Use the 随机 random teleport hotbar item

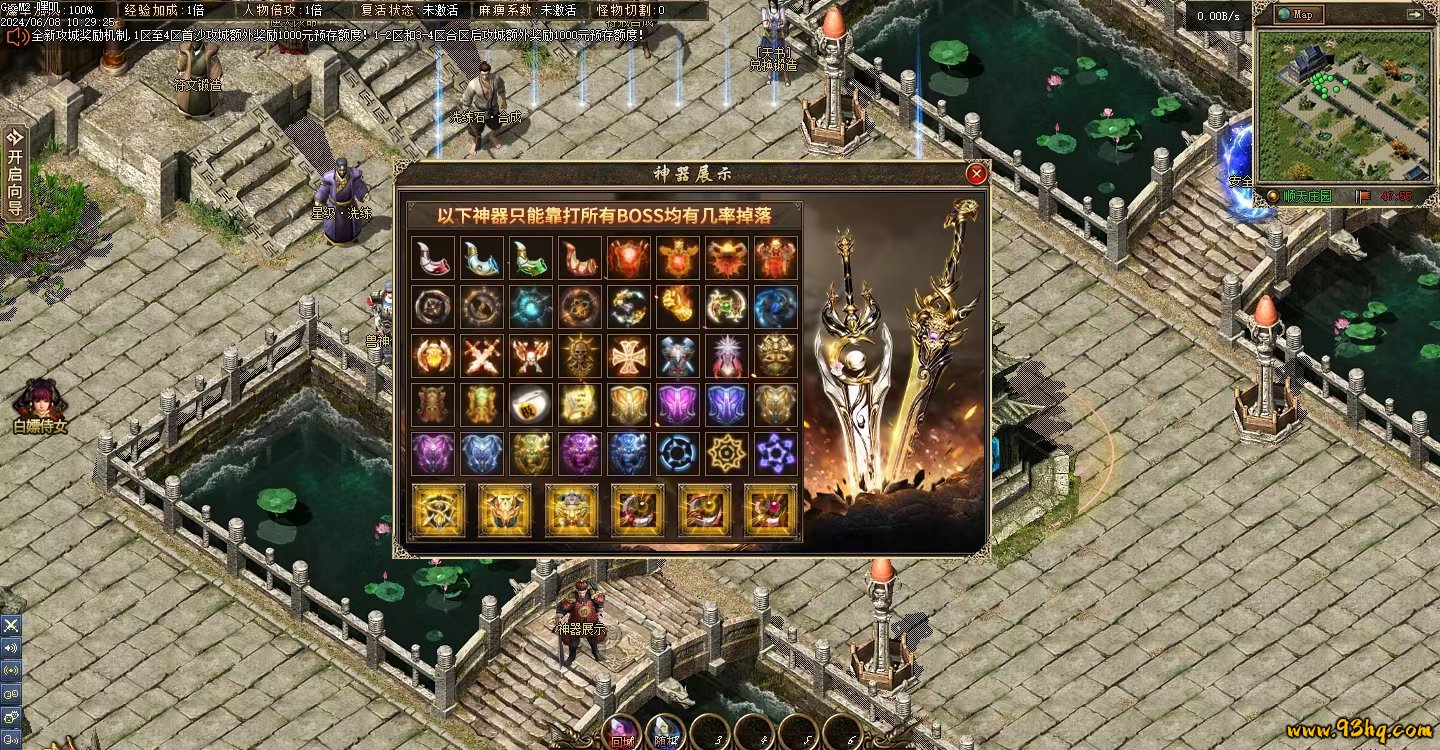[665, 732]
